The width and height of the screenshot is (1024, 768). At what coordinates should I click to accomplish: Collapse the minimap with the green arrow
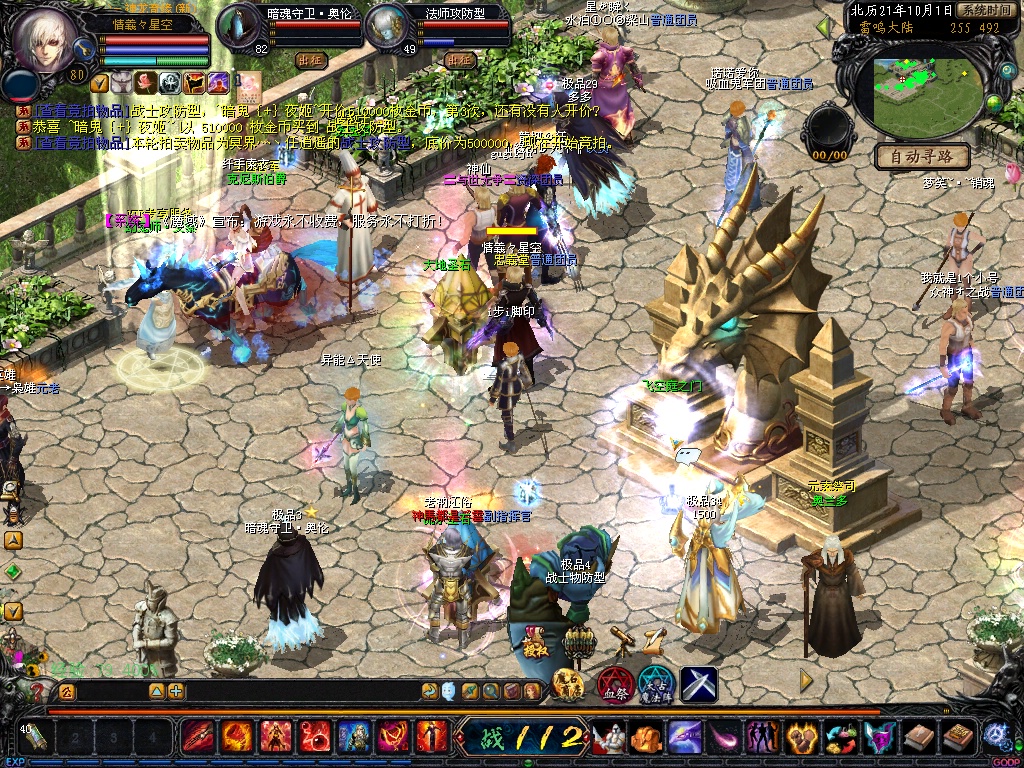[823, 28]
